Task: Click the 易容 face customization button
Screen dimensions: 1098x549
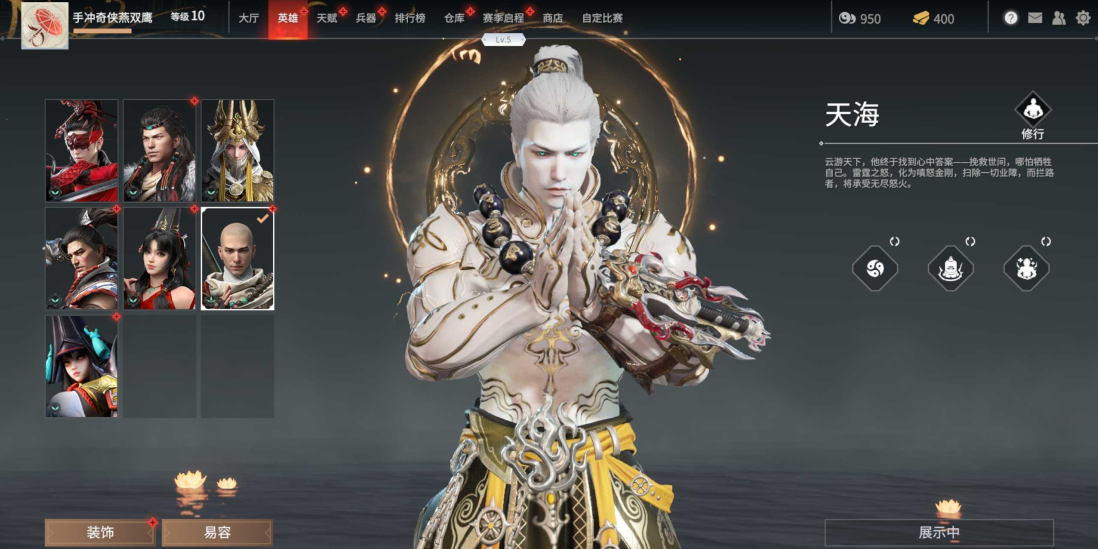Action: (217, 532)
